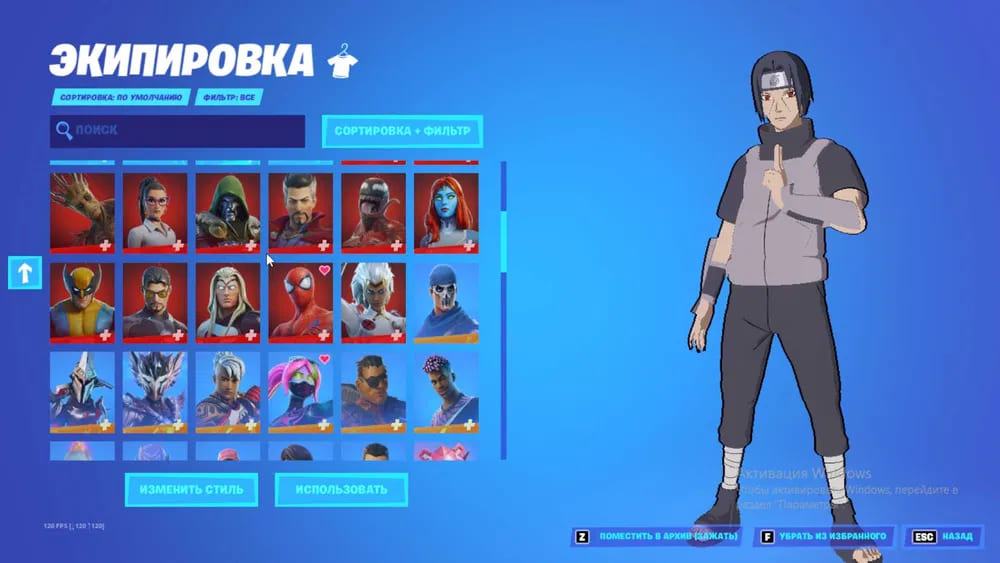Click the up-arrow button beside the grid

pyautogui.click(x=24, y=272)
